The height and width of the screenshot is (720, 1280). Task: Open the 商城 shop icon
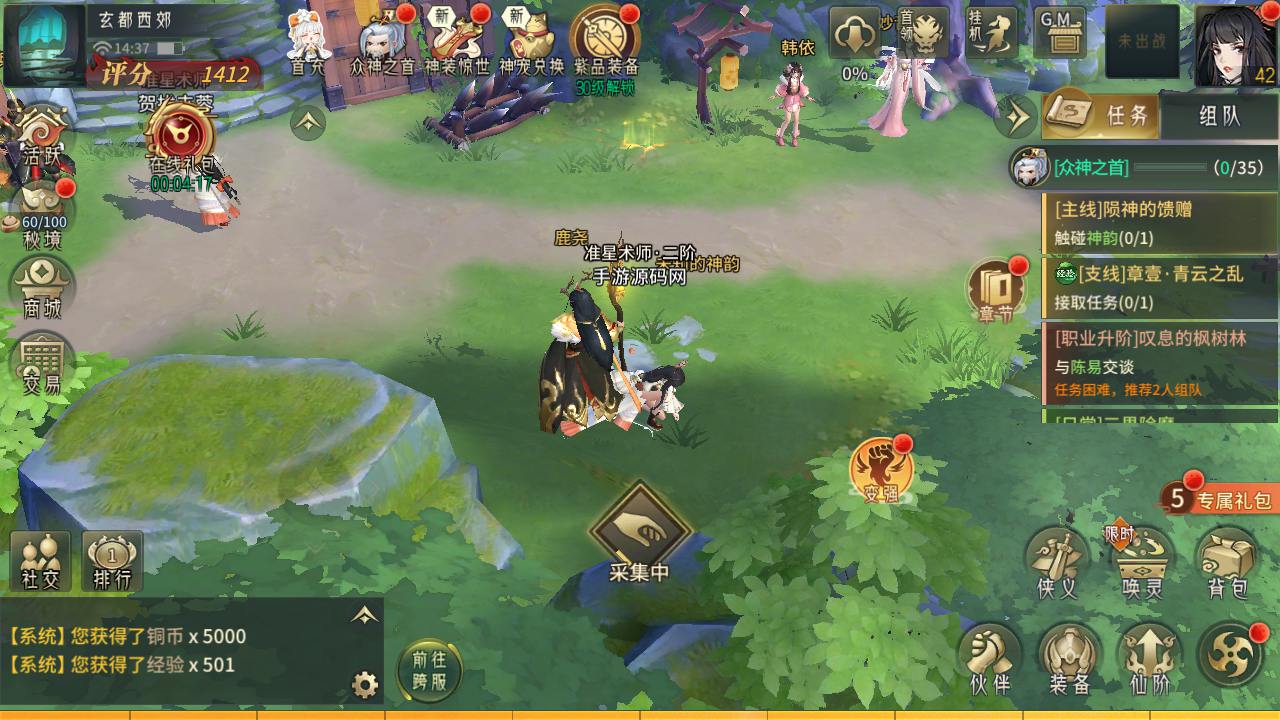[x=42, y=289]
